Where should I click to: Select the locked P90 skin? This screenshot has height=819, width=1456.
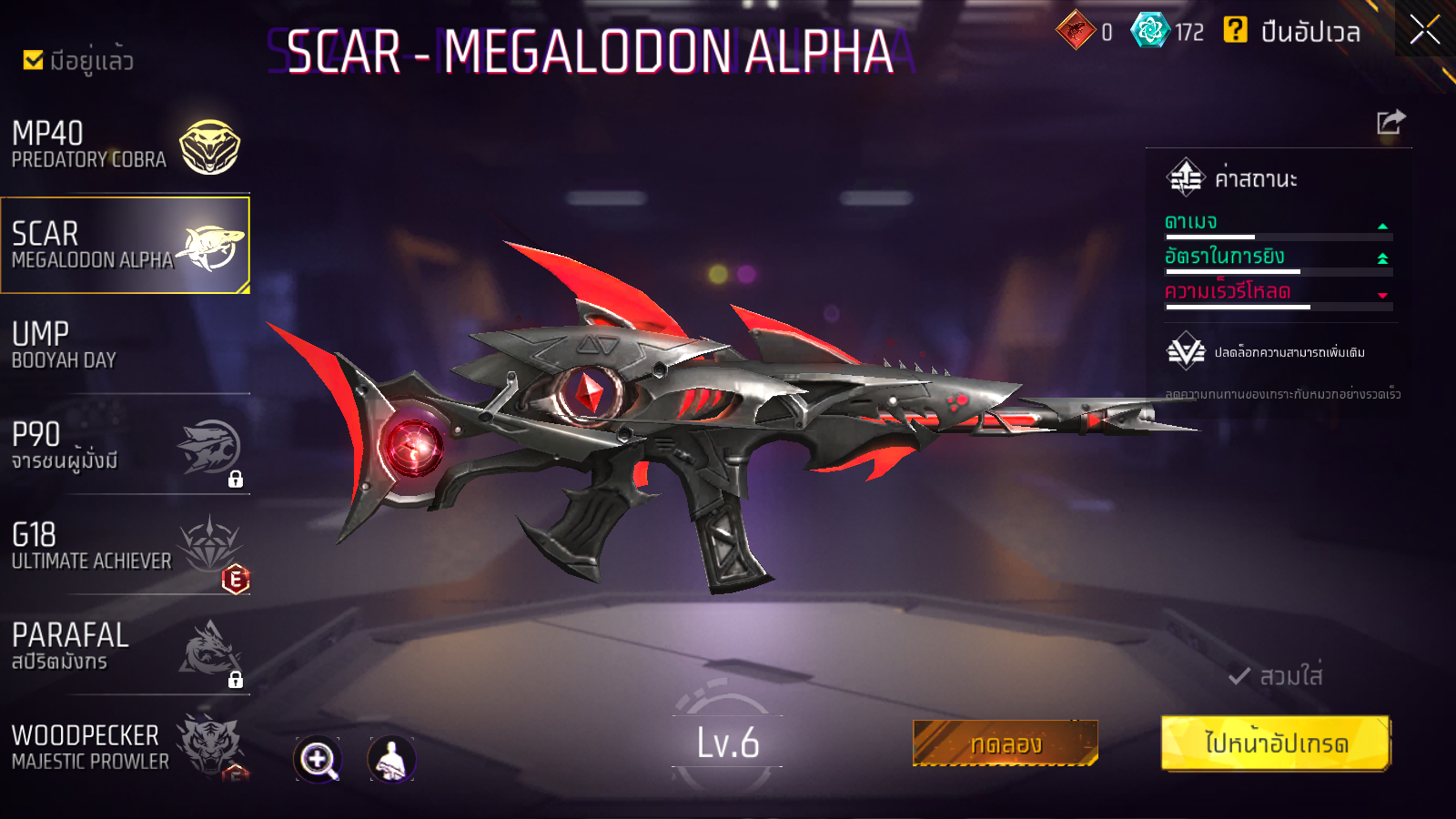pos(125,446)
